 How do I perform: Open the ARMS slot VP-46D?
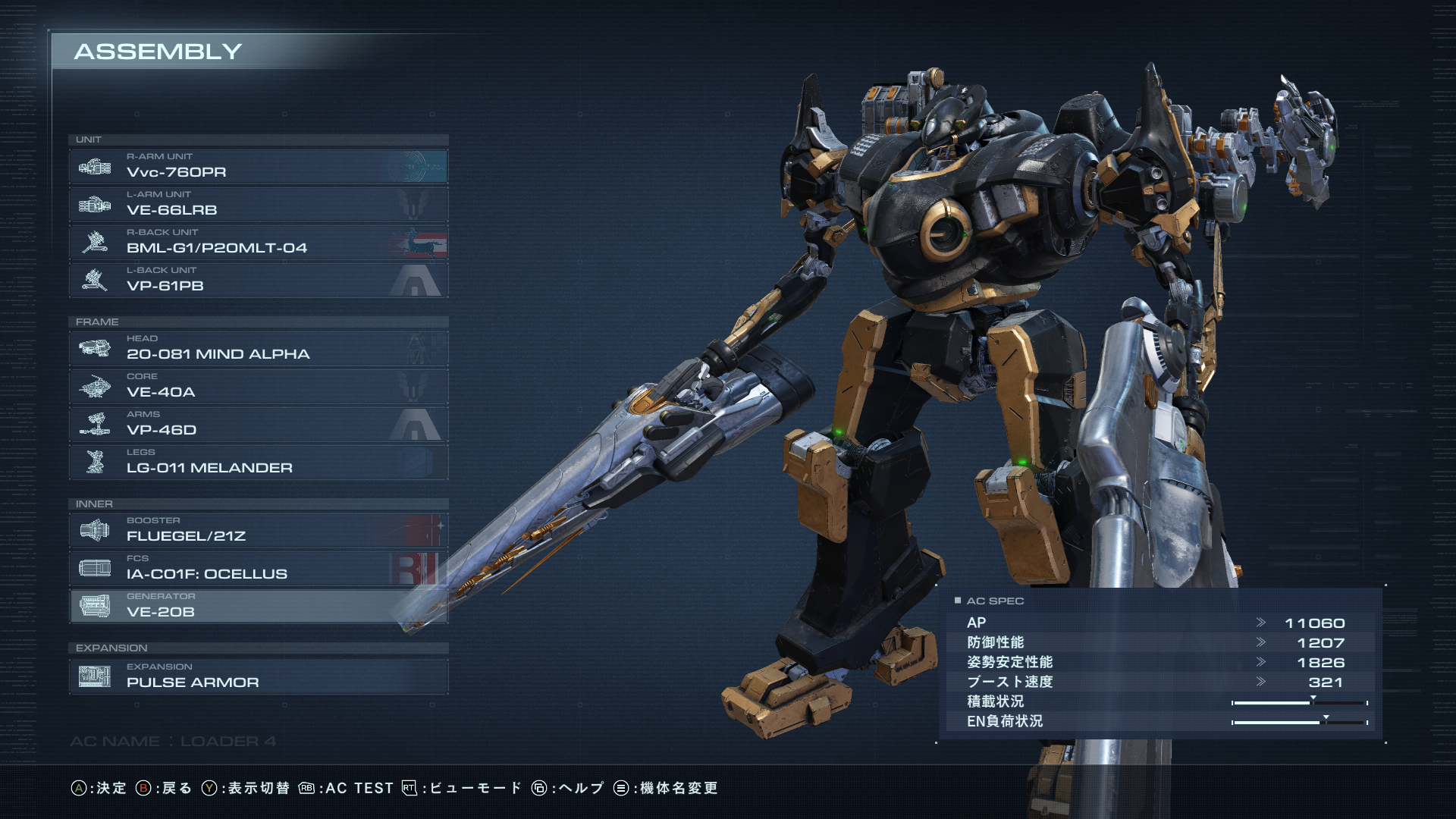258,424
